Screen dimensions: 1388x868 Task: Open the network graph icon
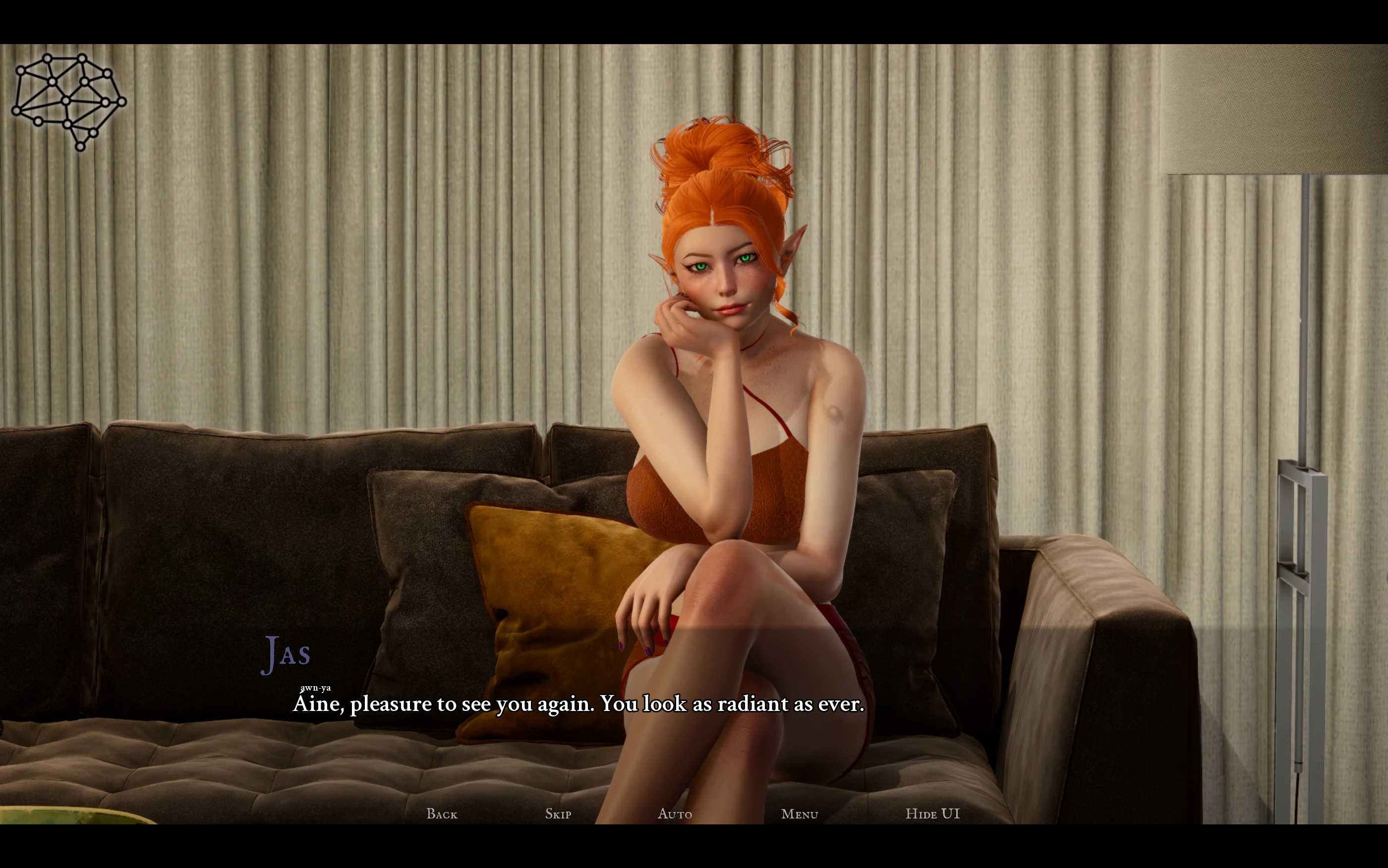(x=69, y=102)
